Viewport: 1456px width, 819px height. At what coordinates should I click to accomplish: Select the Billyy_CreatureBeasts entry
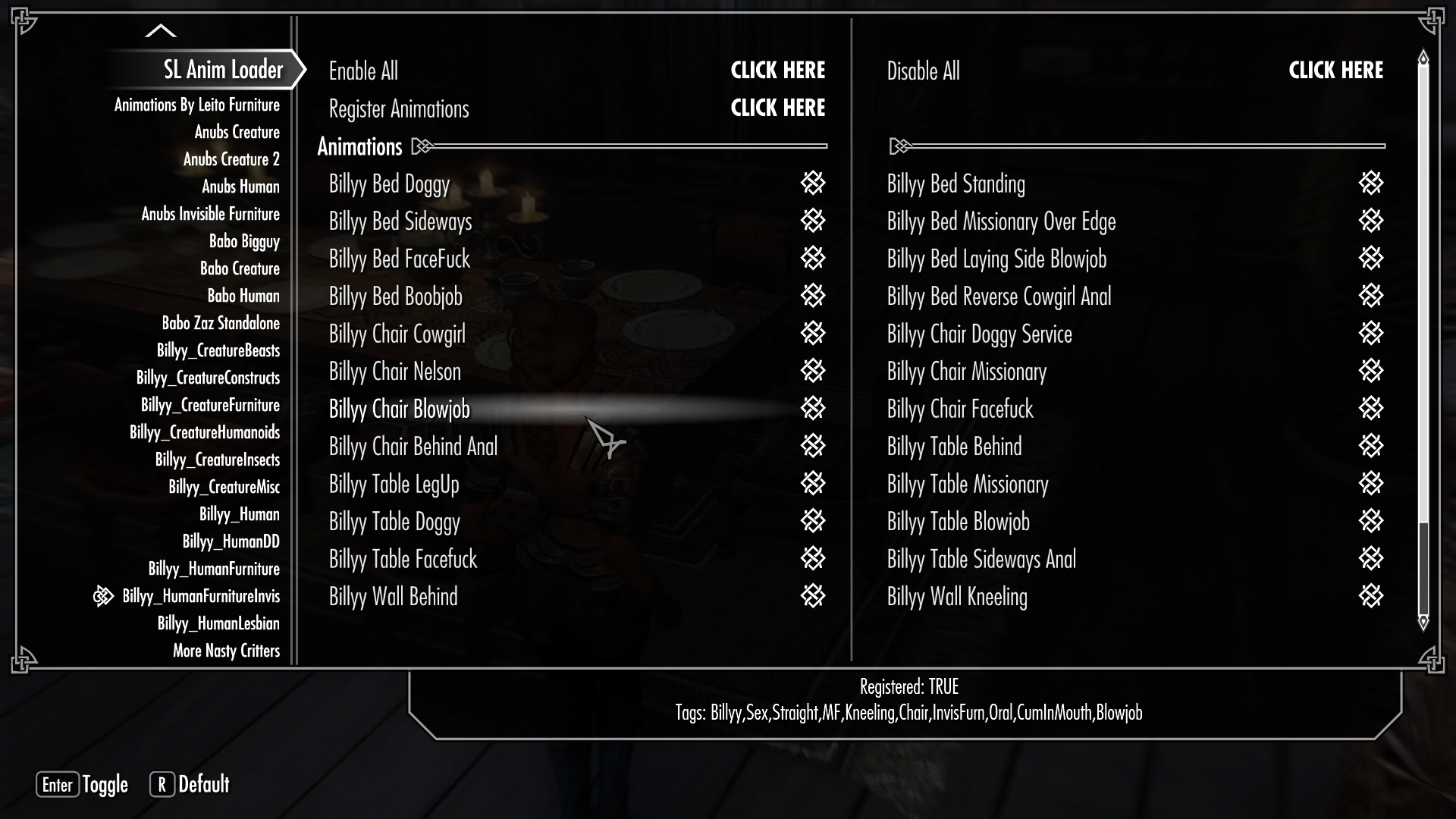click(218, 350)
